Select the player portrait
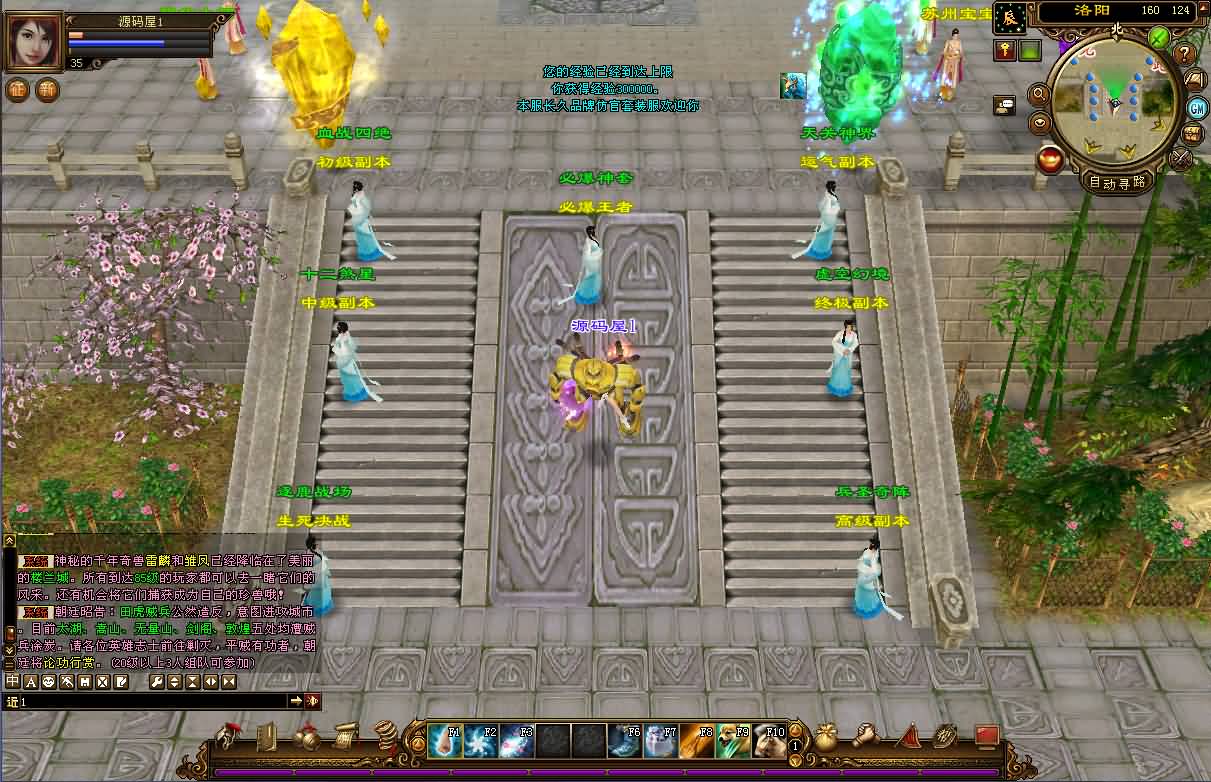1211x782 pixels. [x=34, y=41]
